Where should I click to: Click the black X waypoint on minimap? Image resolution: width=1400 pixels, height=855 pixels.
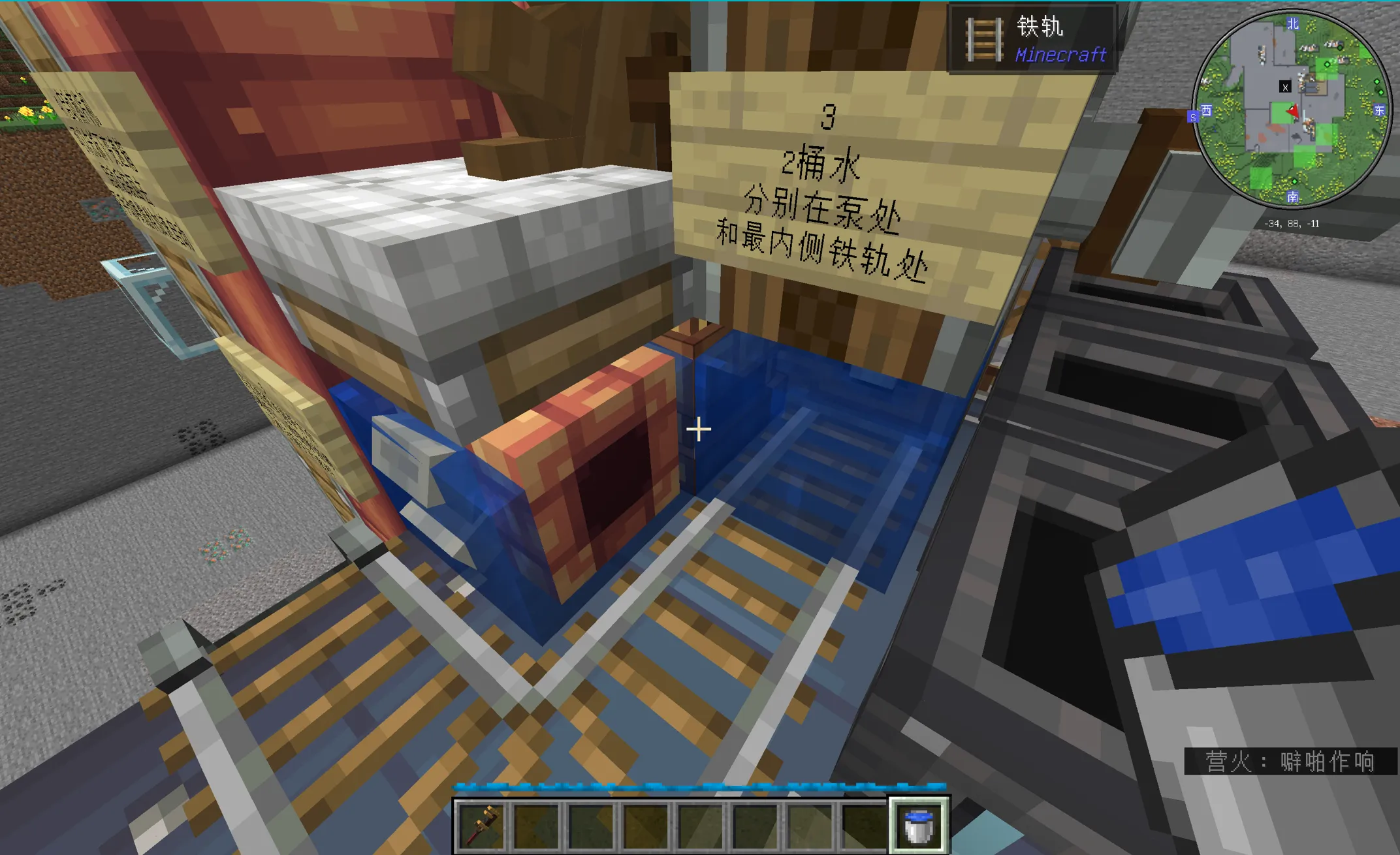1285,87
